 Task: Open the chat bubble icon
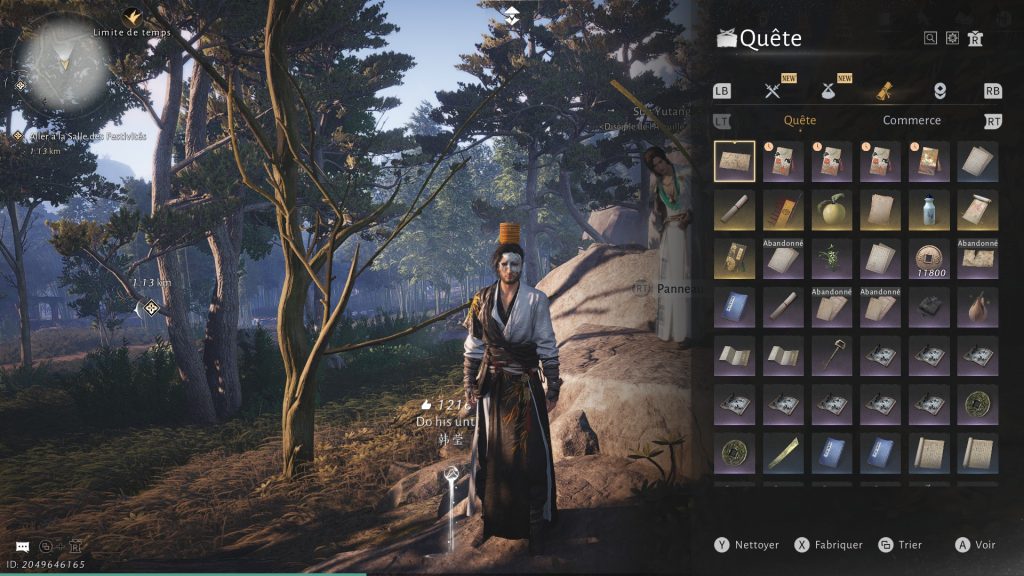[22, 547]
